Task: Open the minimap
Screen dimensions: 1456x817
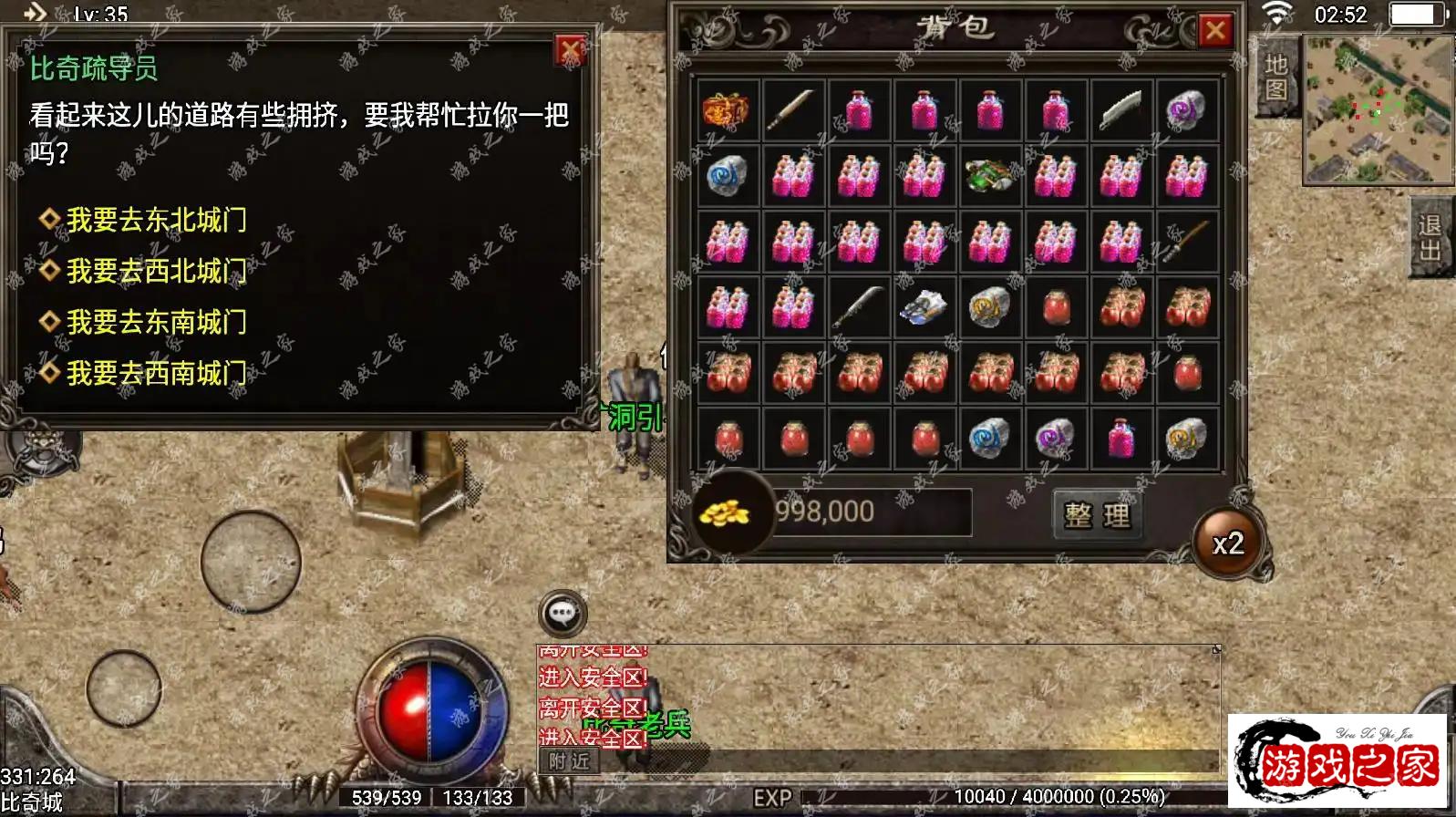Action: pos(1379,109)
